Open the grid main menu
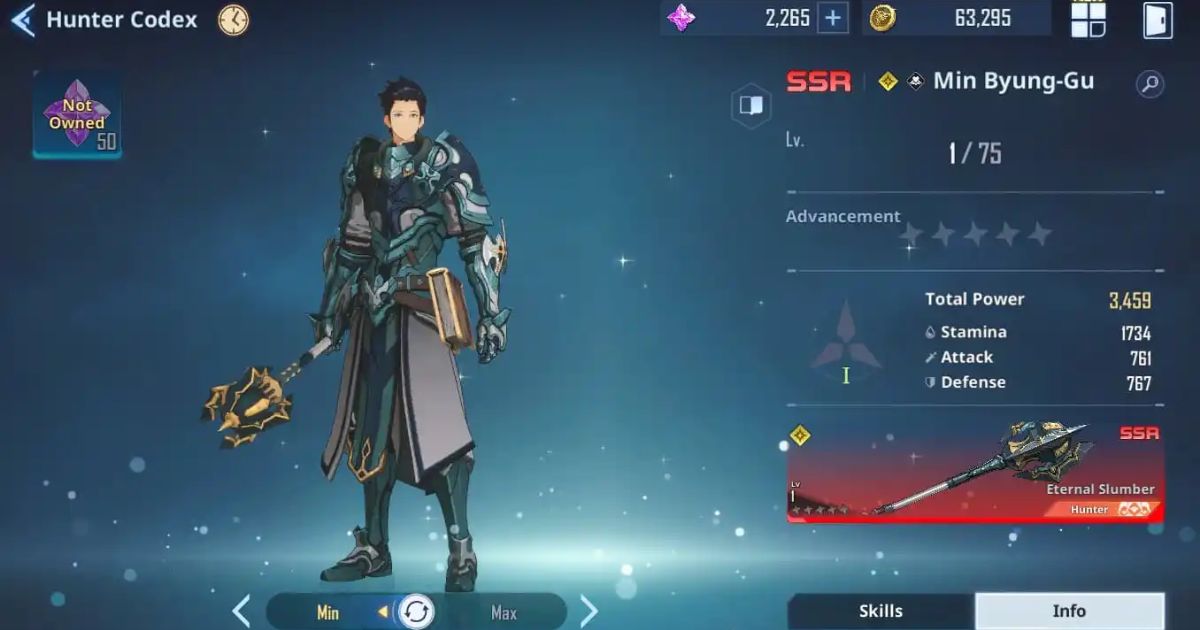Image resolution: width=1200 pixels, height=630 pixels. [x=1088, y=19]
